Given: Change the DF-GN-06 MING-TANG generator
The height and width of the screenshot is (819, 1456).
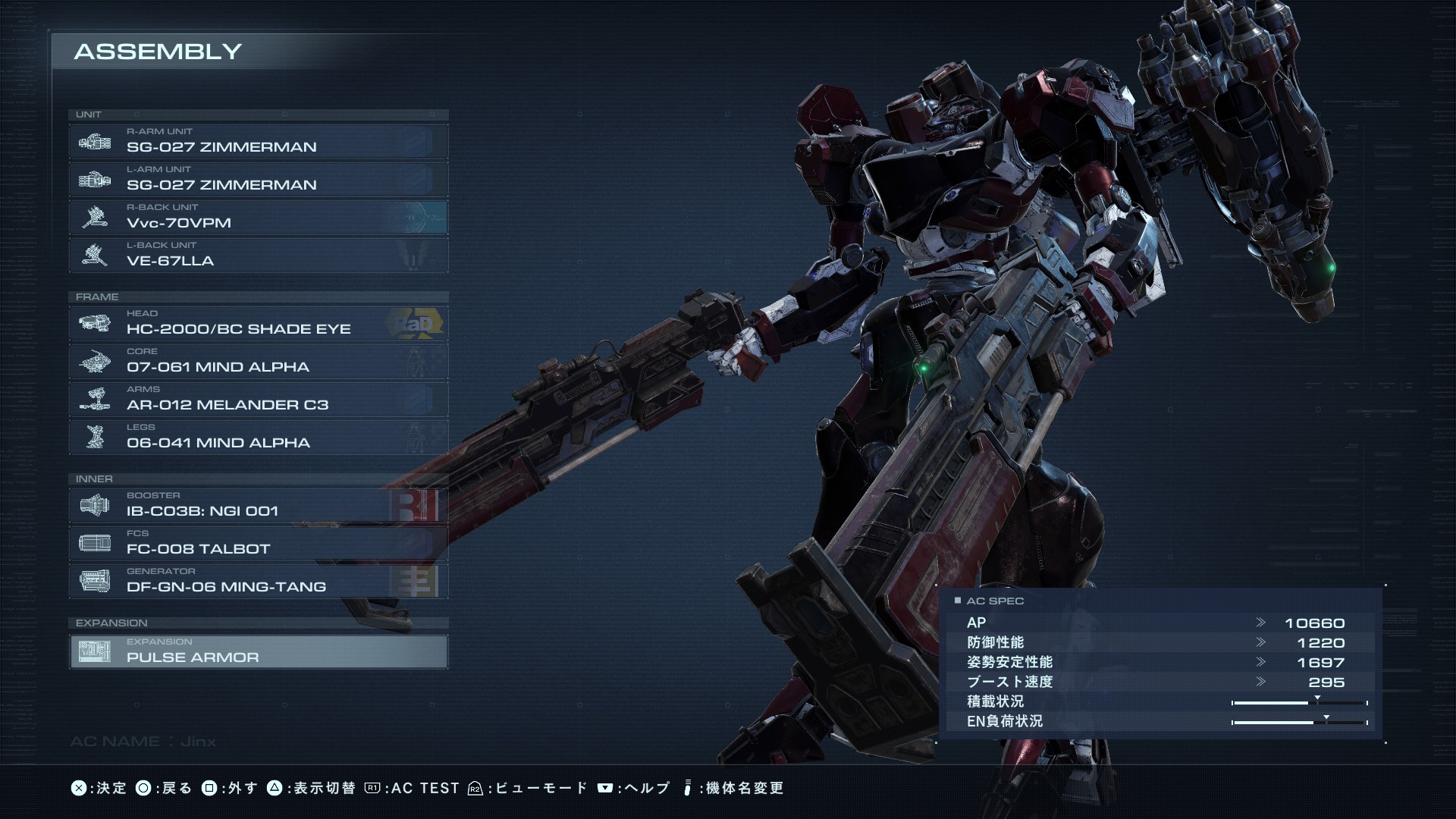Looking at the screenshot, I should click(259, 581).
